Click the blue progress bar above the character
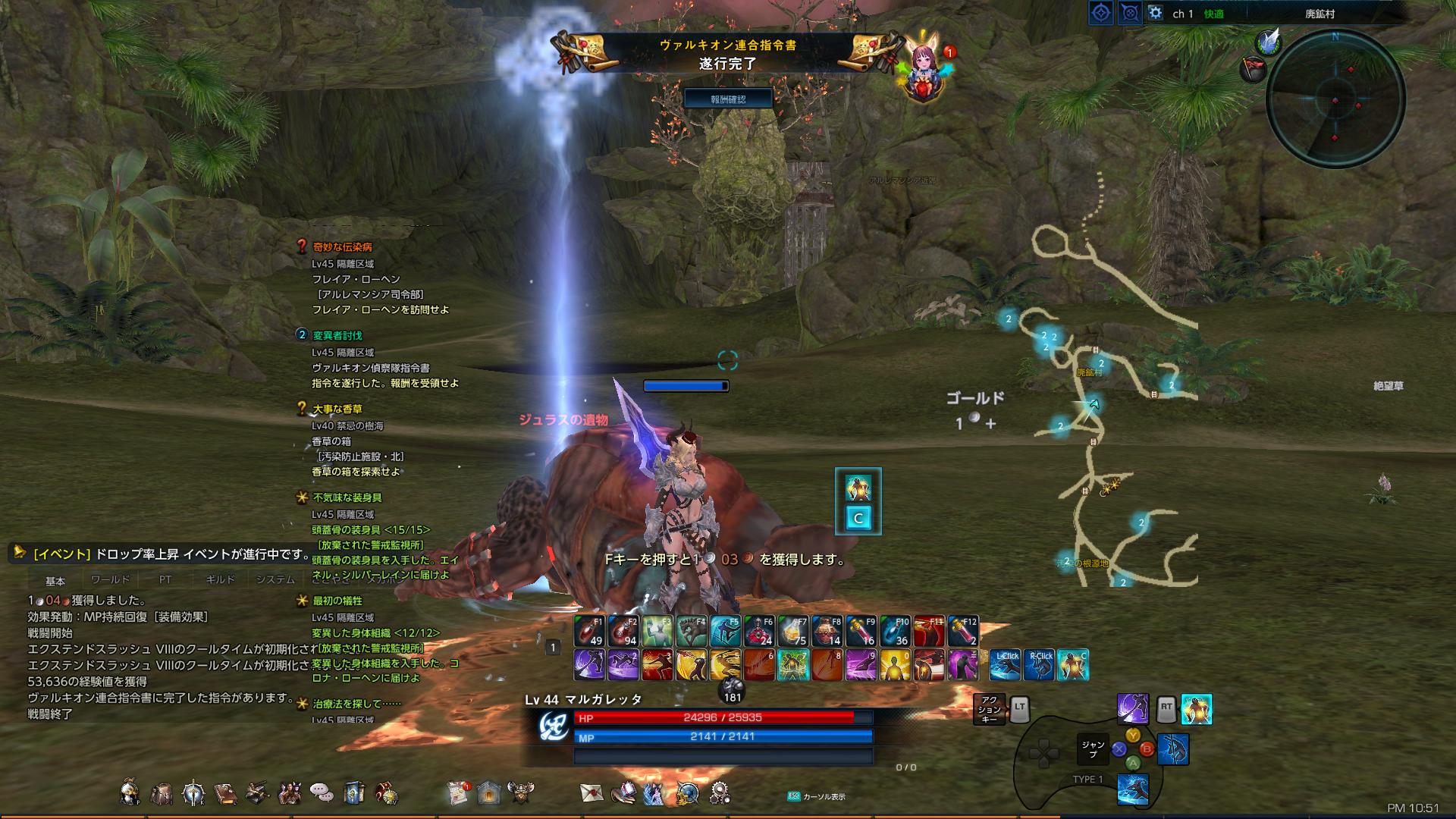Viewport: 1456px width, 819px height. [685, 386]
